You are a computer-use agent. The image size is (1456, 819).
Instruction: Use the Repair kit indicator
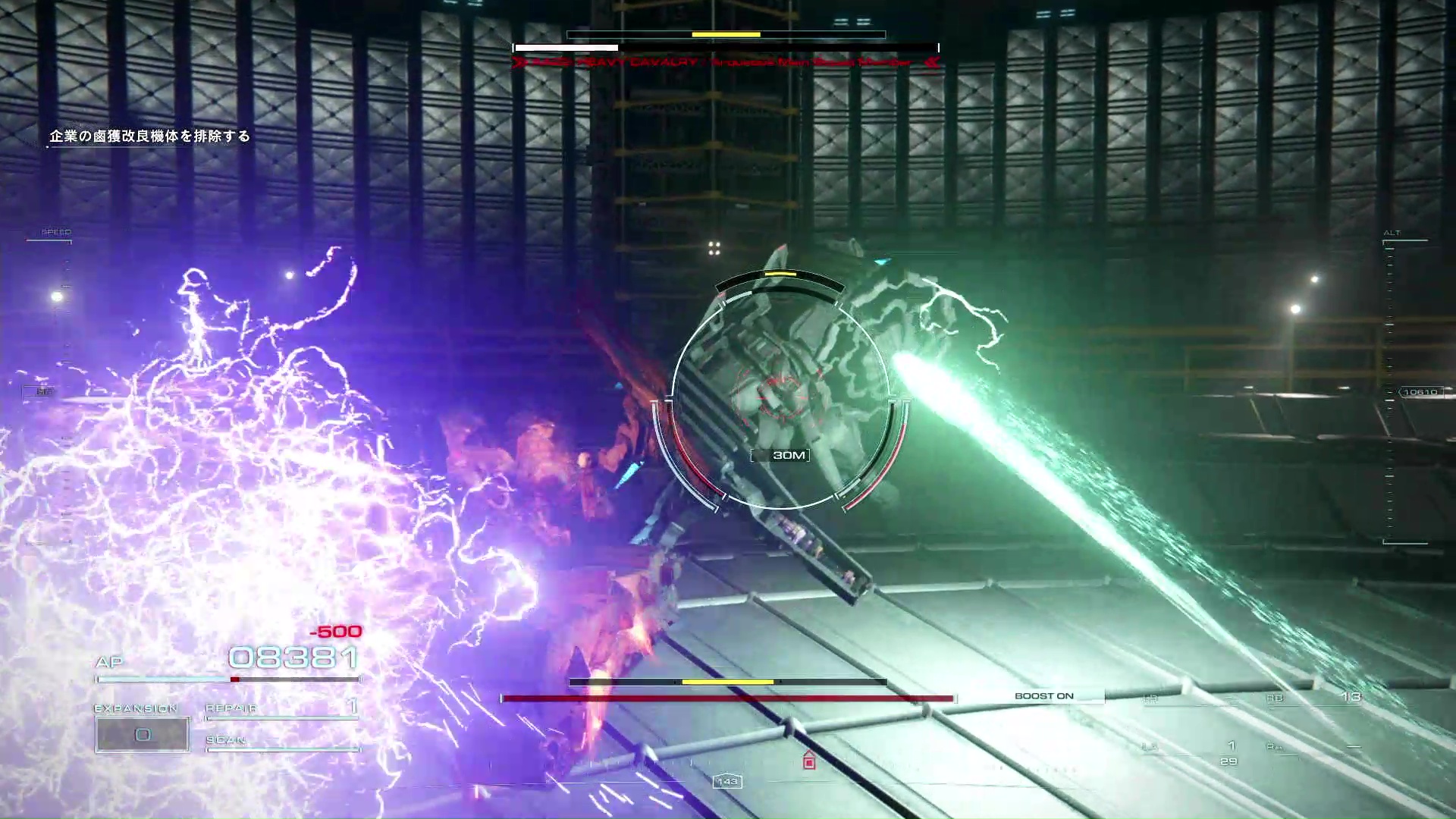click(281, 708)
